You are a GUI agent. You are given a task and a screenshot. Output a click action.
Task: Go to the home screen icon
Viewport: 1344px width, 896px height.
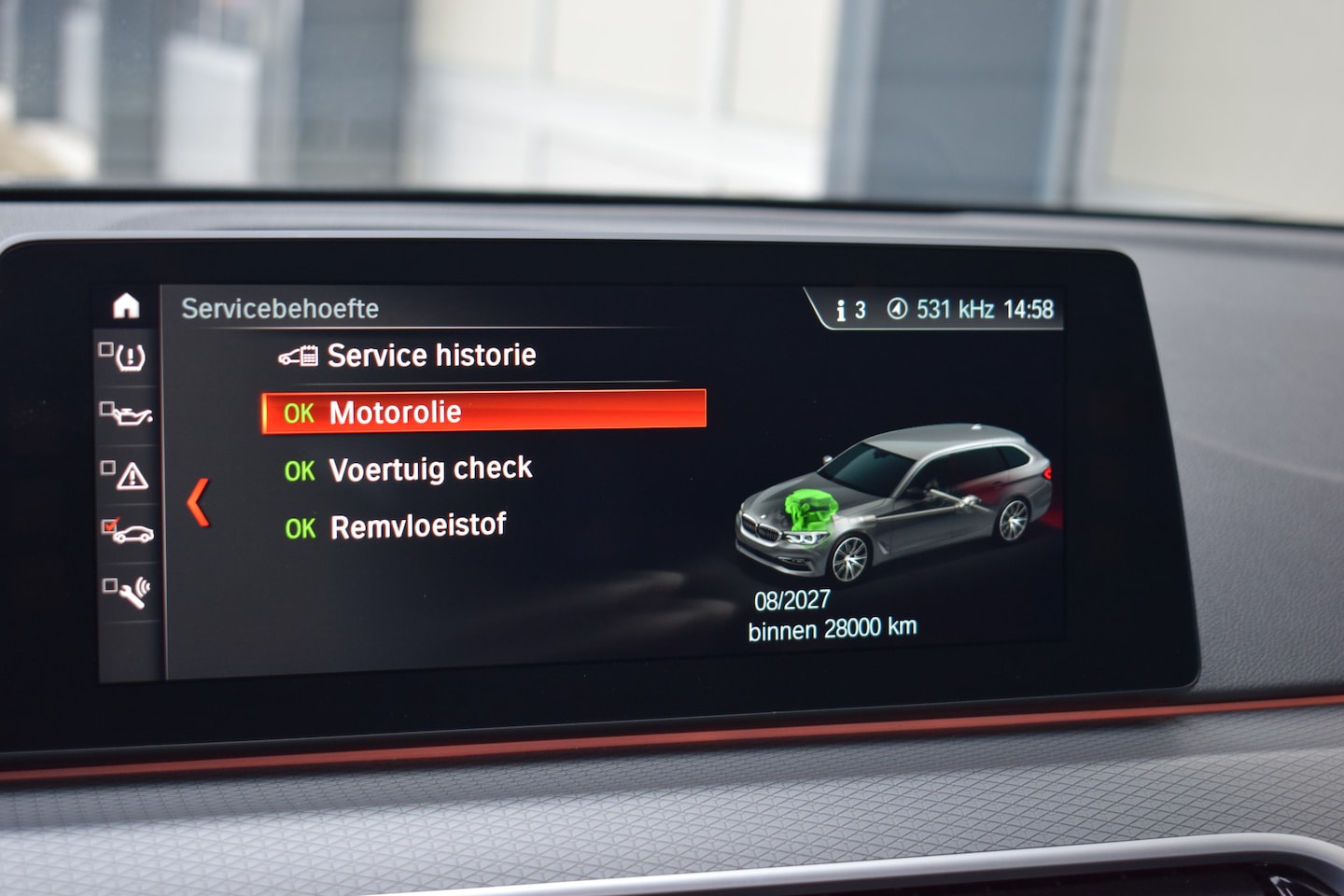[x=126, y=306]
